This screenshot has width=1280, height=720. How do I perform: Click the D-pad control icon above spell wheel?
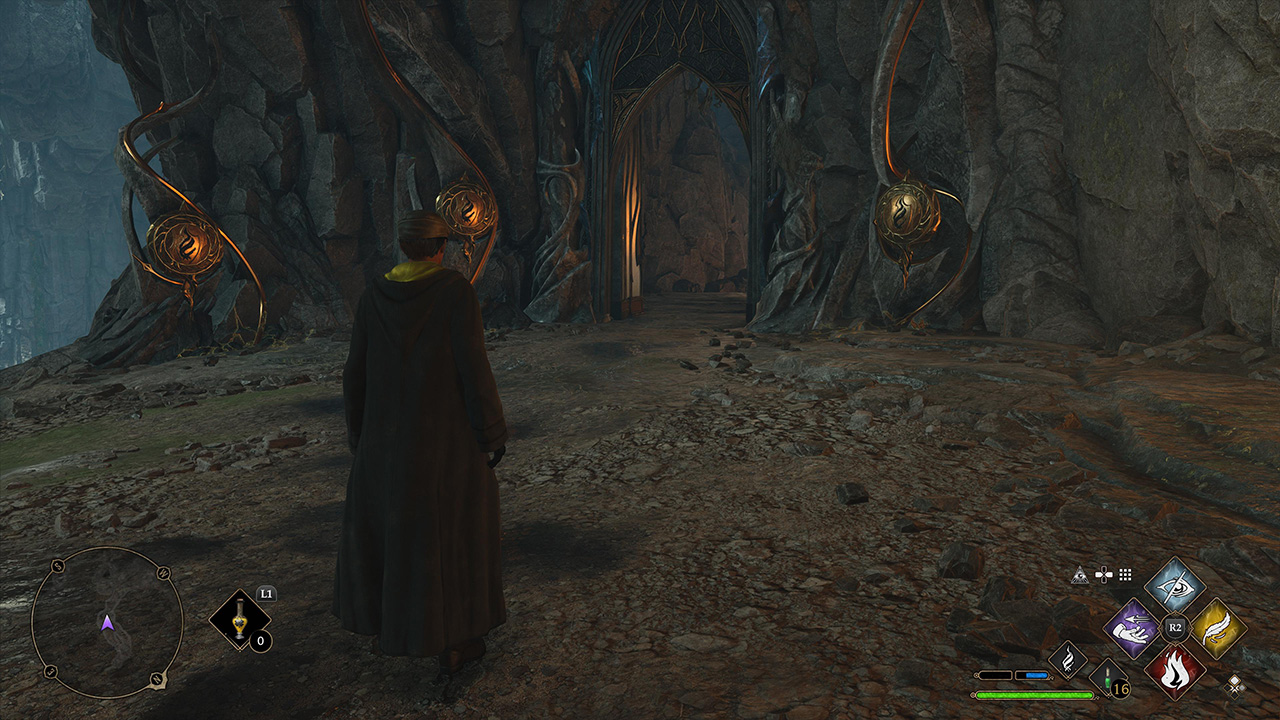tap(1104, 574)
